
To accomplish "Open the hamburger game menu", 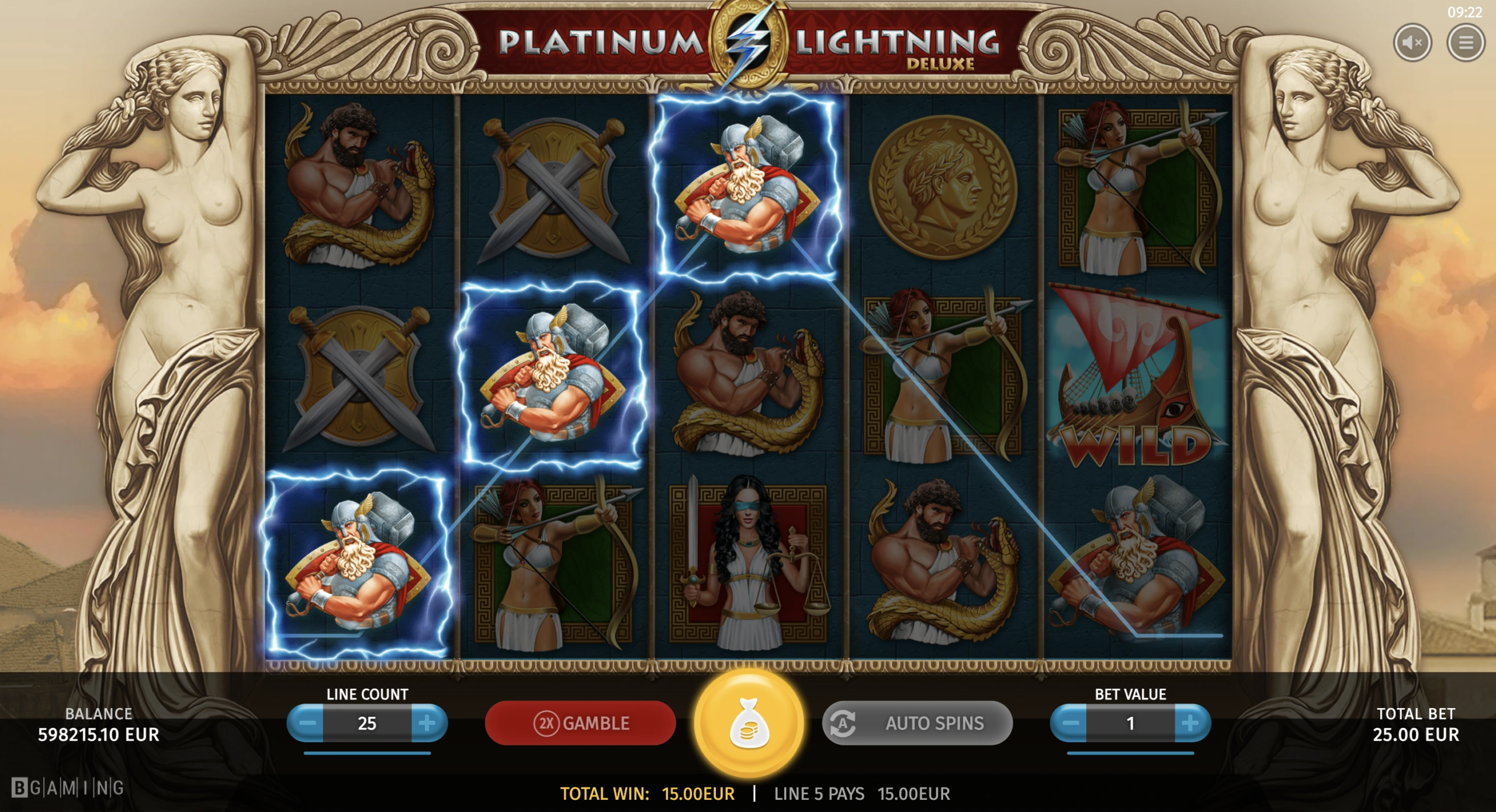I will click(1465, 42).
